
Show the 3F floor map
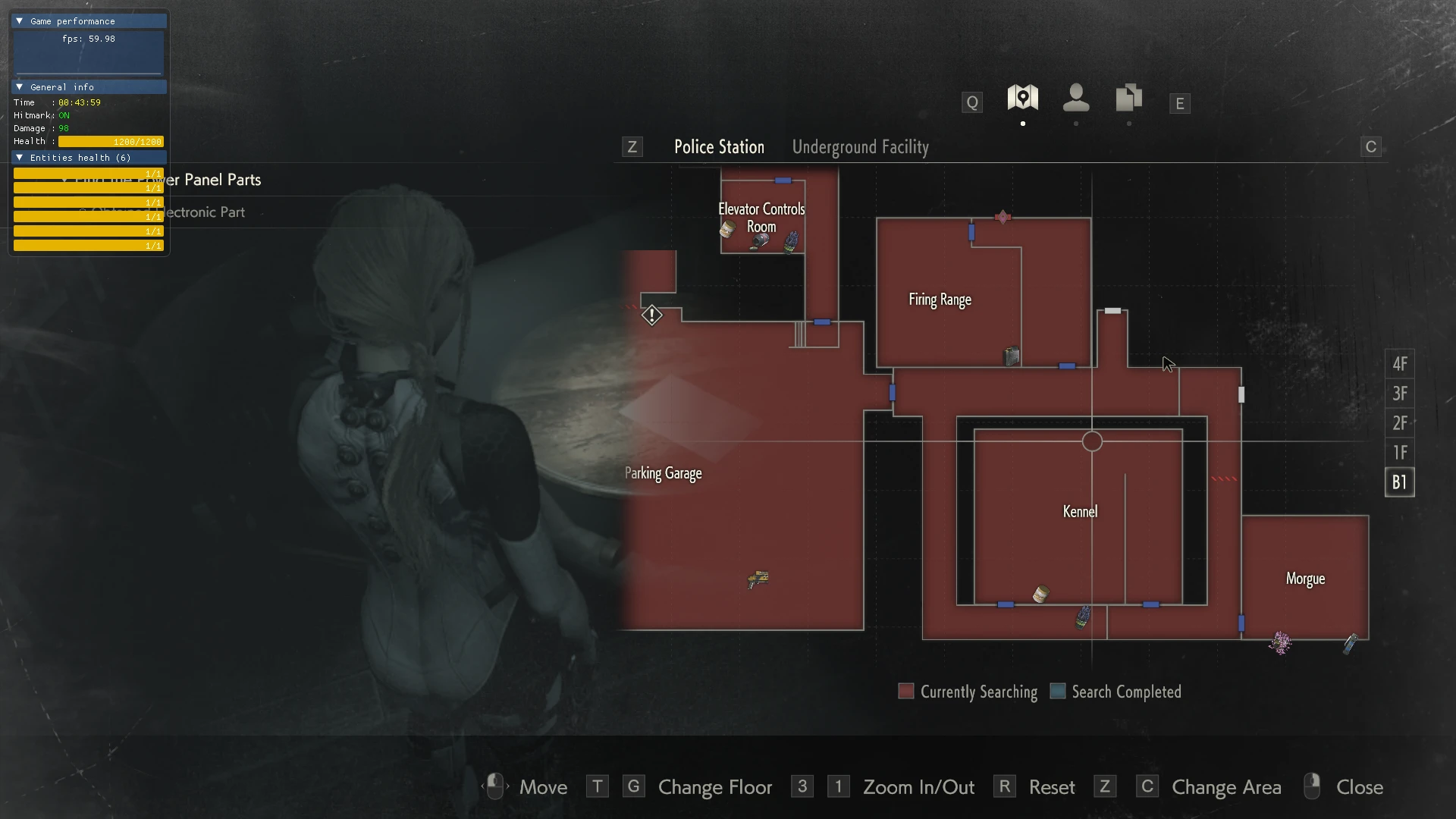point(1399,394)
